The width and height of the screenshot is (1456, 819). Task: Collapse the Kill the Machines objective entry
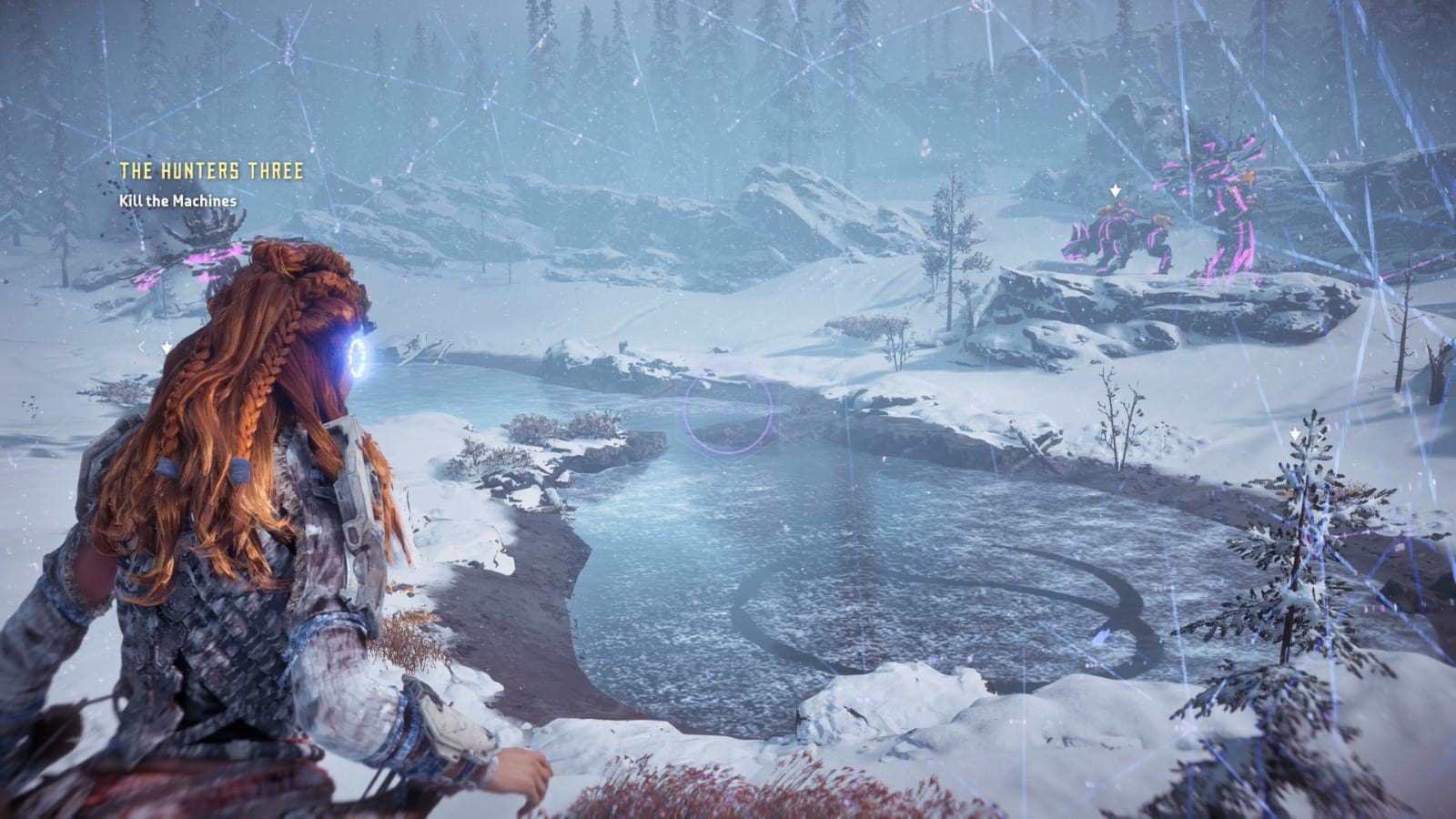click(x=177, y=199)
